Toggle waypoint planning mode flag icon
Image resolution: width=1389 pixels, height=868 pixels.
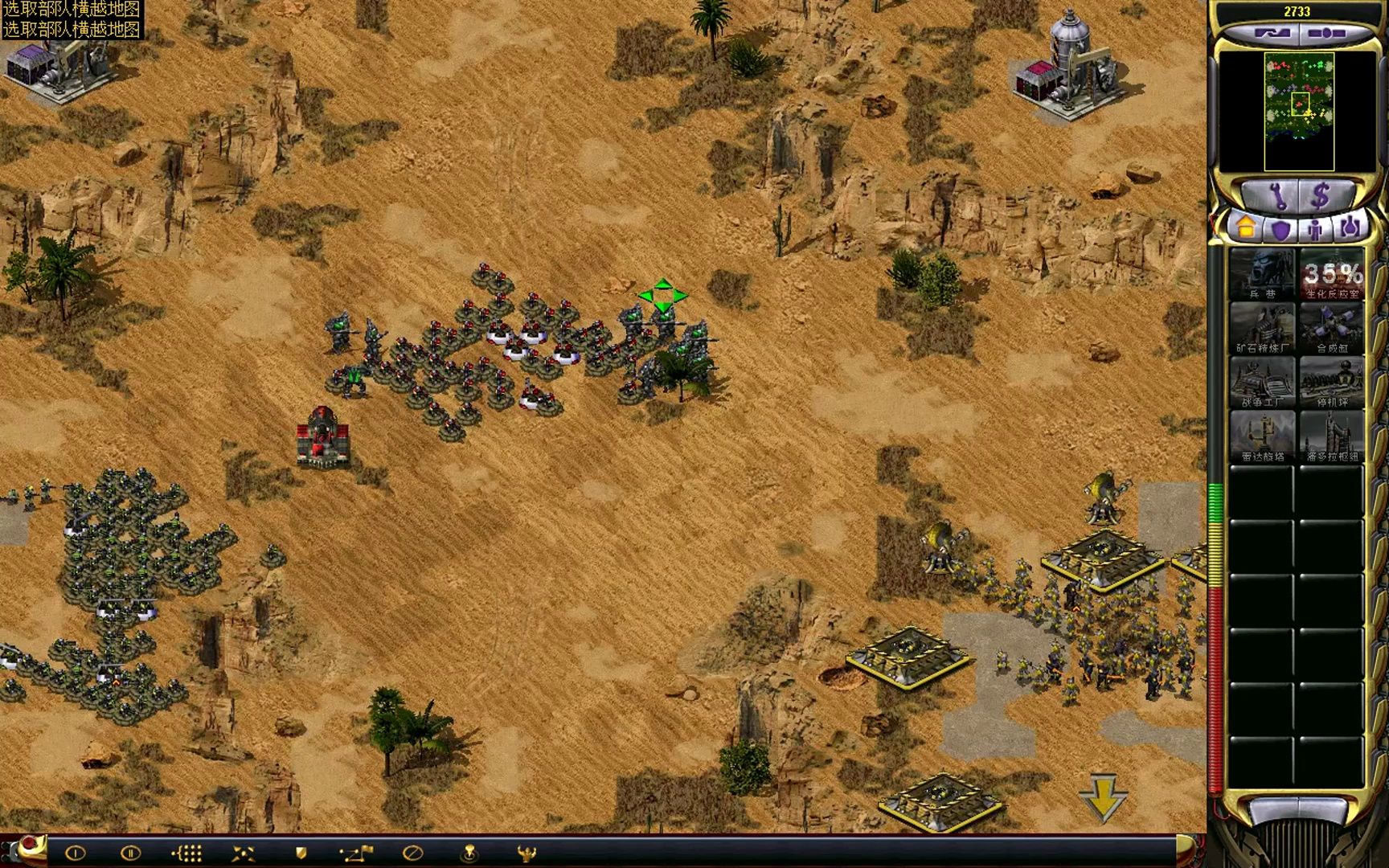tap(356, 853)
